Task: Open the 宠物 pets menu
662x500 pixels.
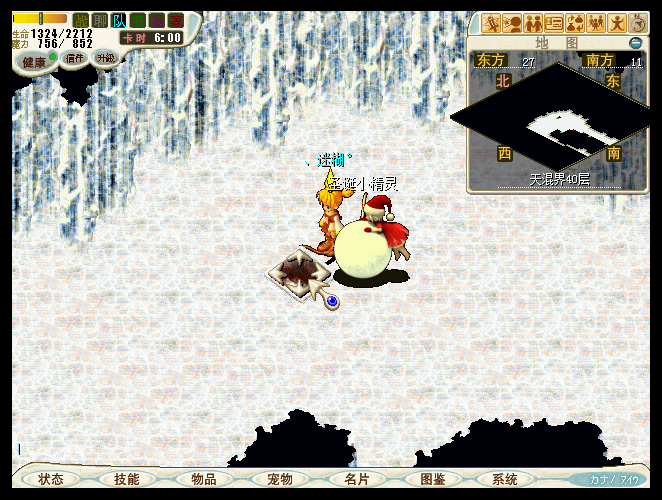Action: (x=281, y=480)
